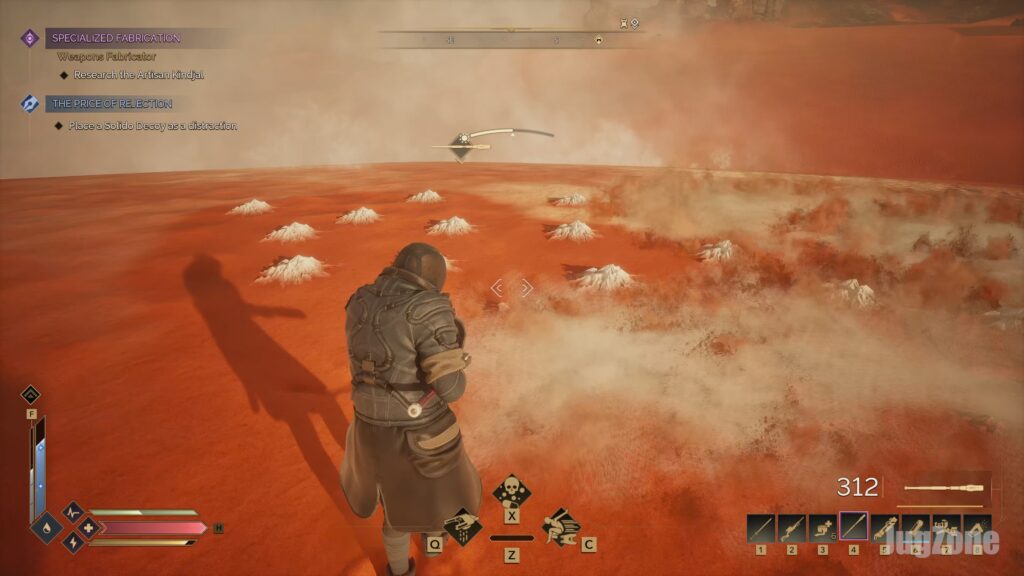1024x576 pixels.
Task: Click the equipped weapon display beside 312
Action: [x=943, y=489]
